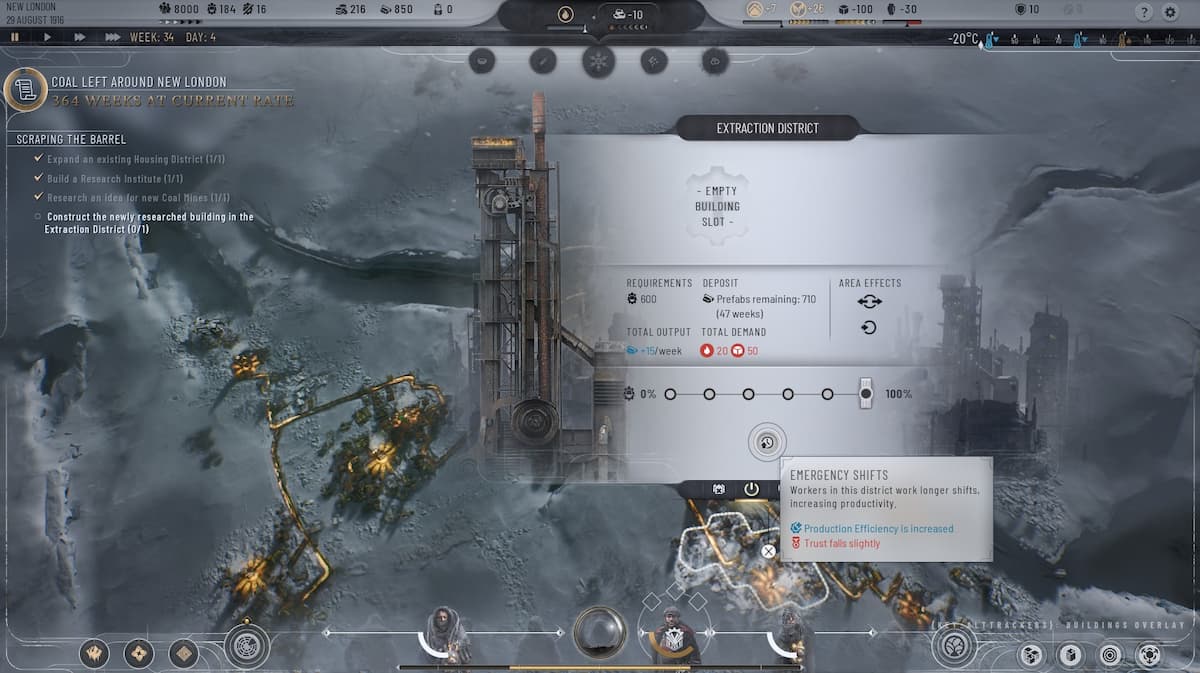Viewport: 1200px width, 673px height.
Task: Open the Scraping the Barrel objective tracker
Action: 72,139
